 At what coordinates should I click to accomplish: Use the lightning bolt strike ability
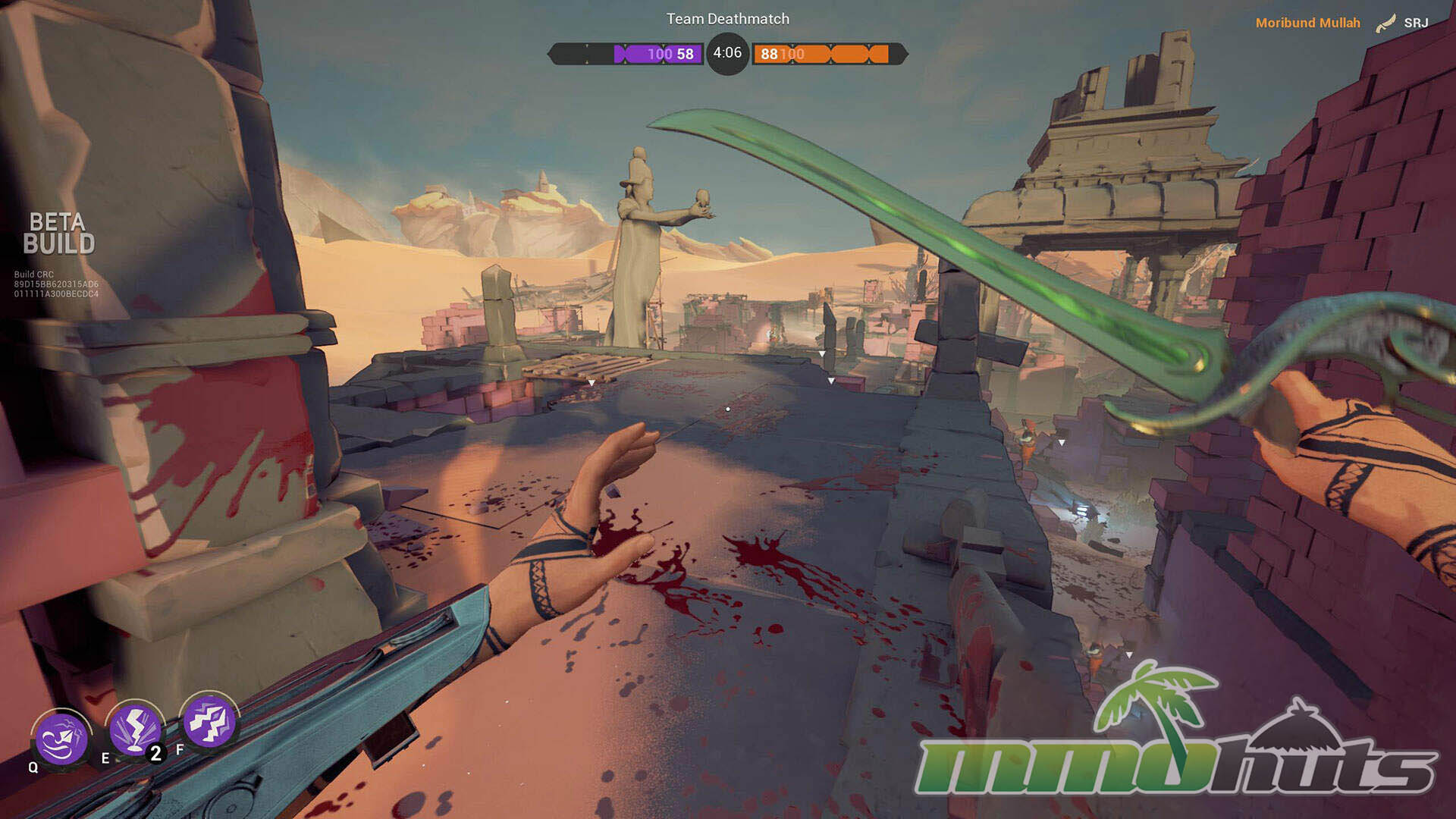135,729
